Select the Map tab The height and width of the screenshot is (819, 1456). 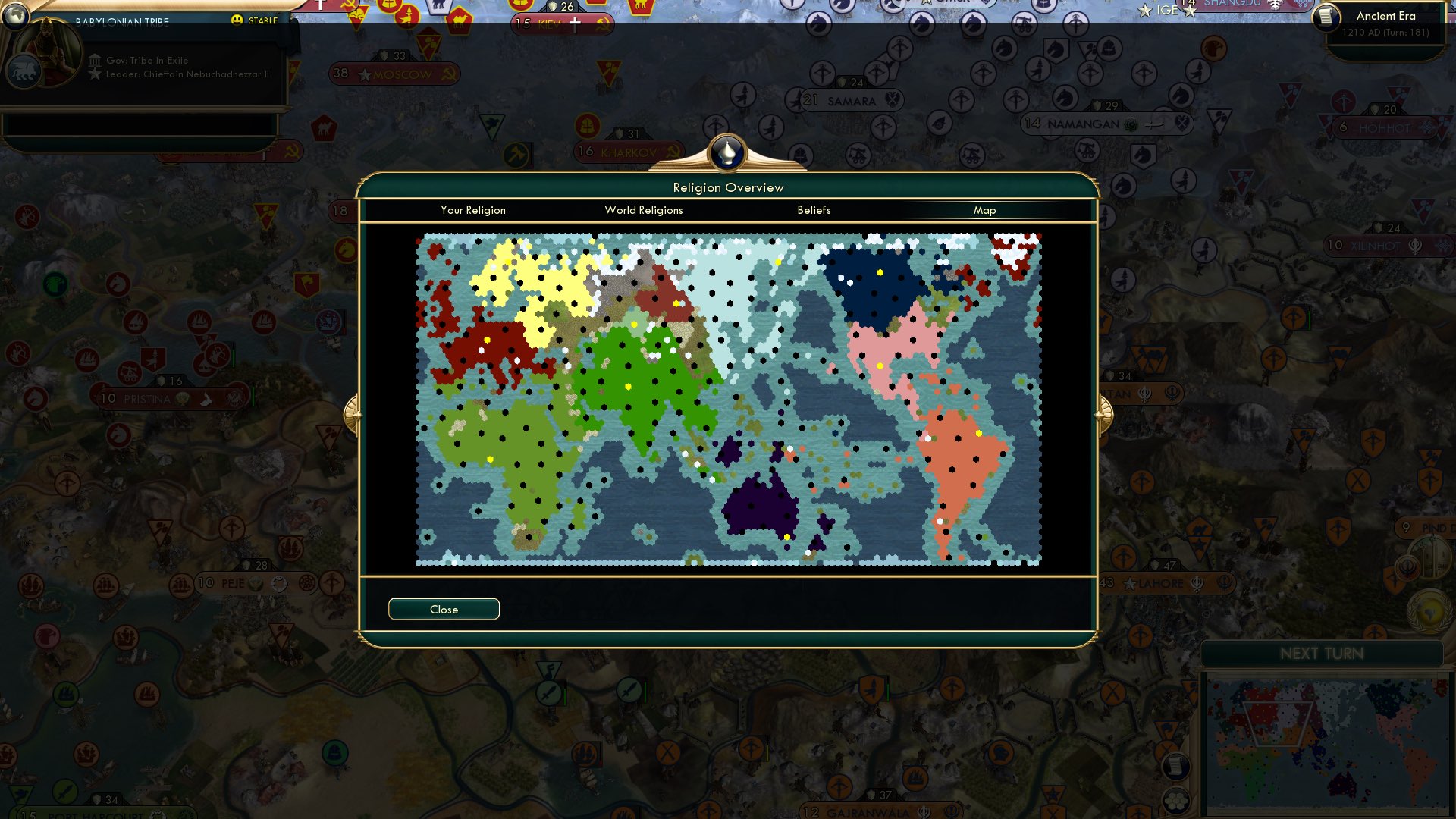click(x=985, y=210)
